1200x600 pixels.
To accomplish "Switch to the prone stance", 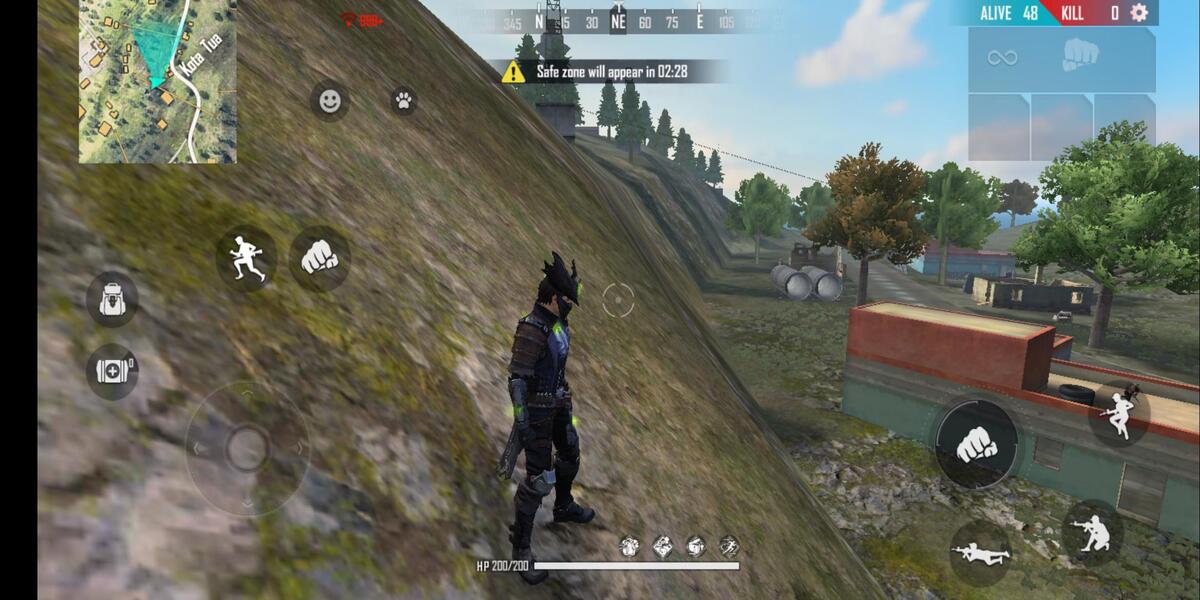I will pos(979,552).
